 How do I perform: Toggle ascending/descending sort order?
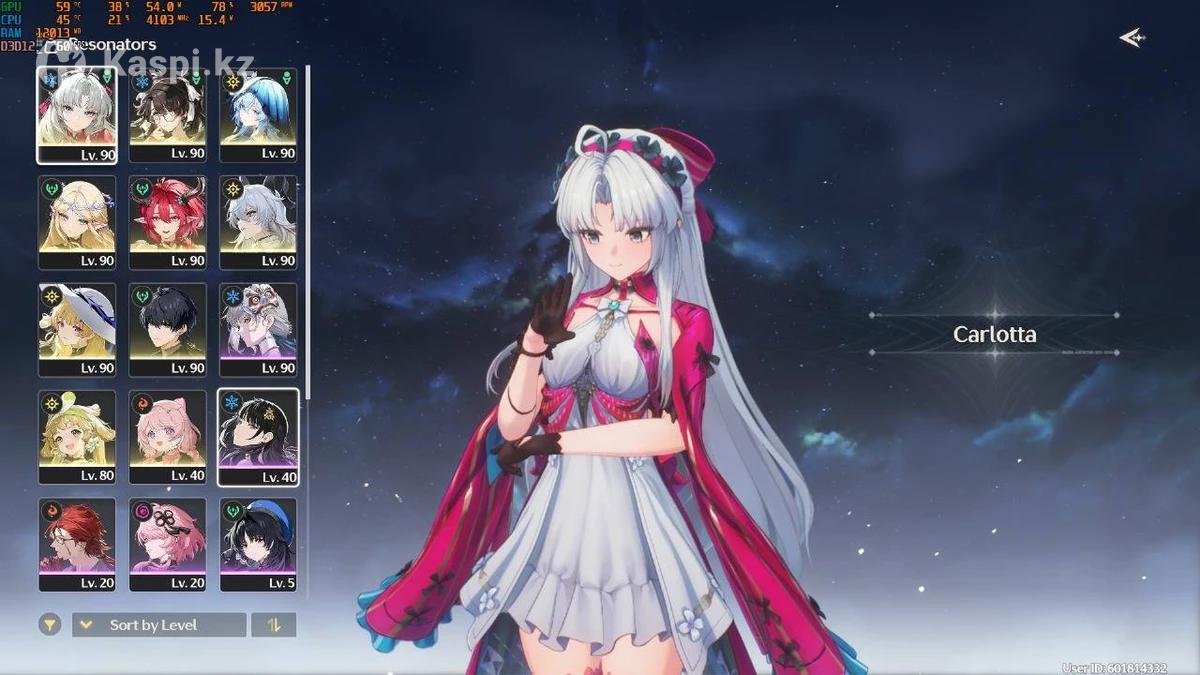click(x=273, y=625)
